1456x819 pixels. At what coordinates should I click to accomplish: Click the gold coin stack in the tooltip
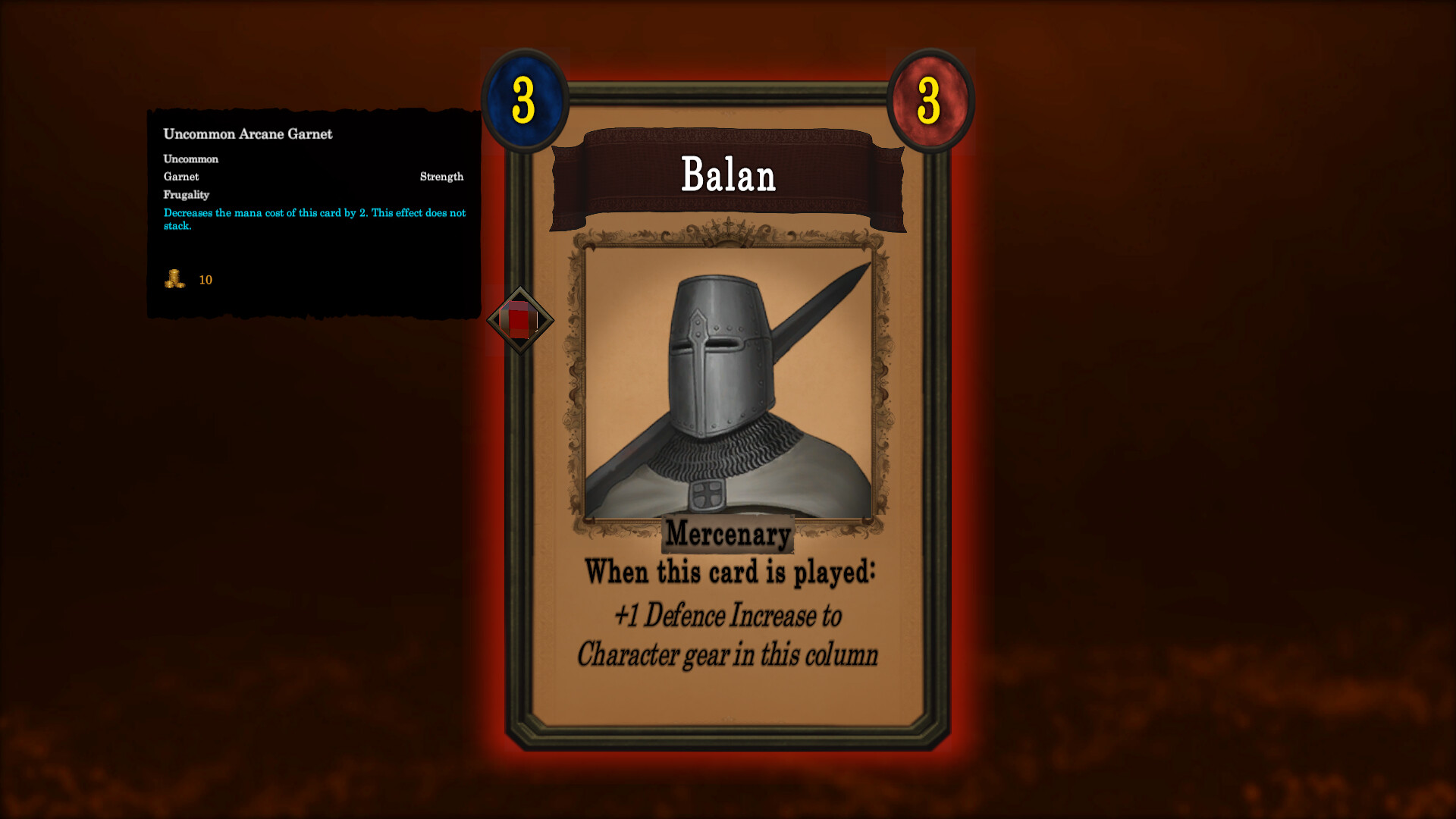(173, 280)
